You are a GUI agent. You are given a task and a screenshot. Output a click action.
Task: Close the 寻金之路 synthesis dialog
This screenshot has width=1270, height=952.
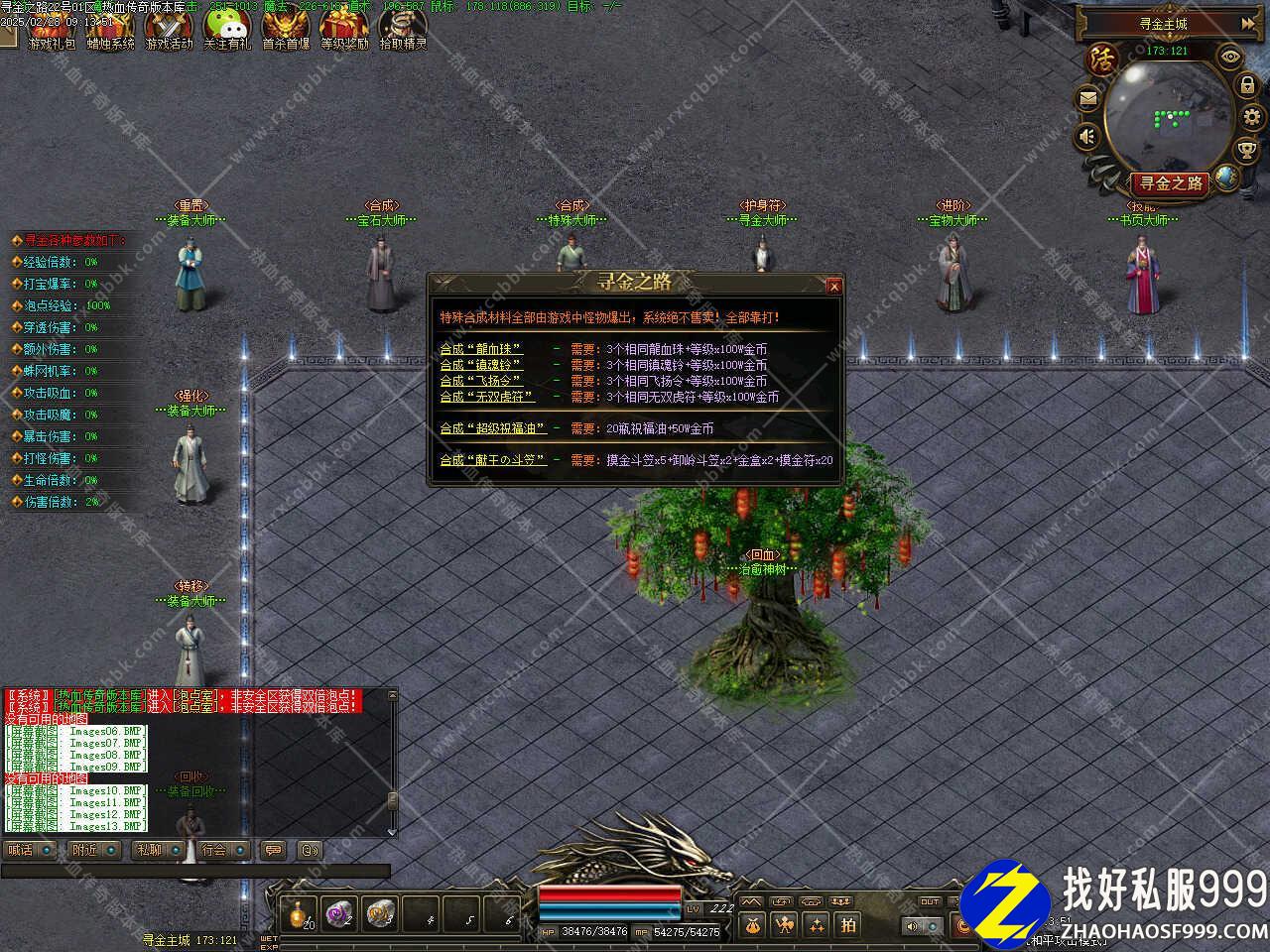tap(833, 287)
